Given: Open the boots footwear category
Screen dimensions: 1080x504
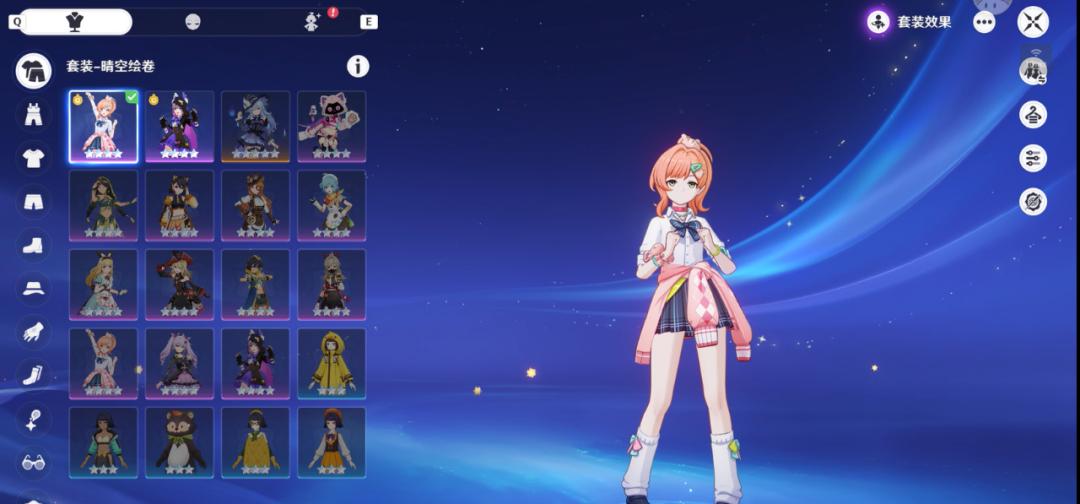Looking at the screenshot, I should coord(33,244).
